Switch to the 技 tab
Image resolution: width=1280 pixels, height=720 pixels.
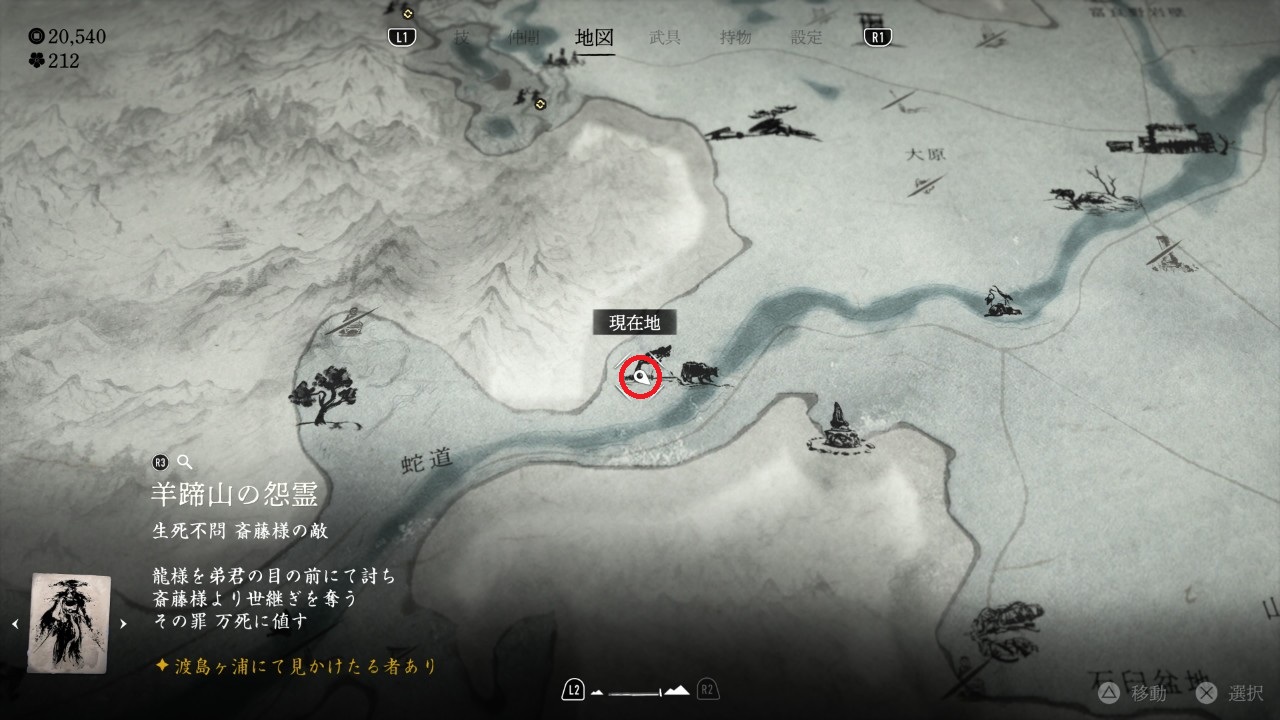click(461, 38)
